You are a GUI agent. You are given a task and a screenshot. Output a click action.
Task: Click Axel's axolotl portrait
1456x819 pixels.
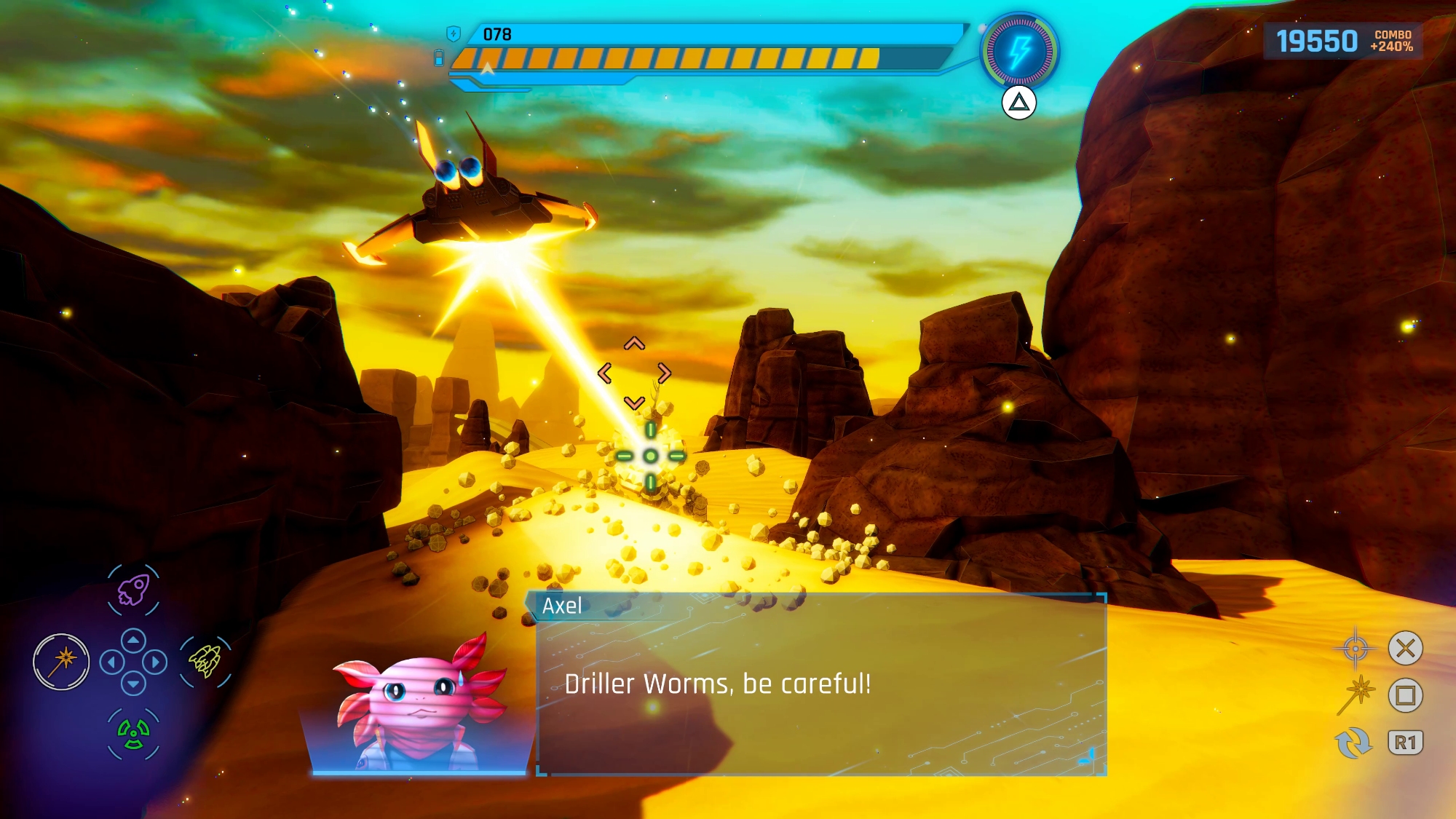click(x=419, y=703)
